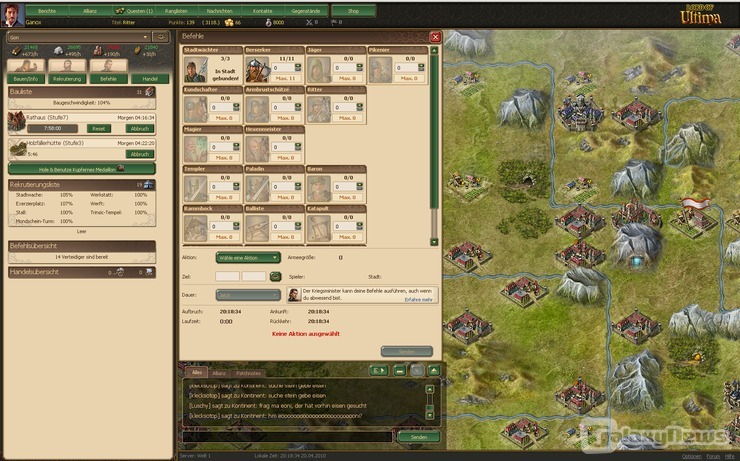Open the Berichte menu

click(x=46, y=10)
